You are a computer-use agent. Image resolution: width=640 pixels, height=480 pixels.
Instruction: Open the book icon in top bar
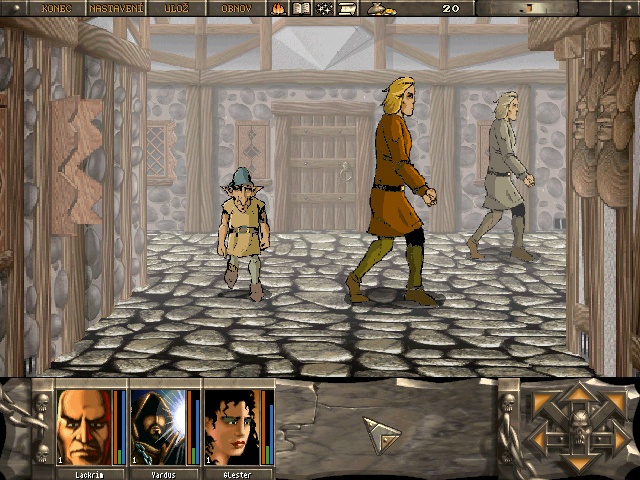[302, 8]
